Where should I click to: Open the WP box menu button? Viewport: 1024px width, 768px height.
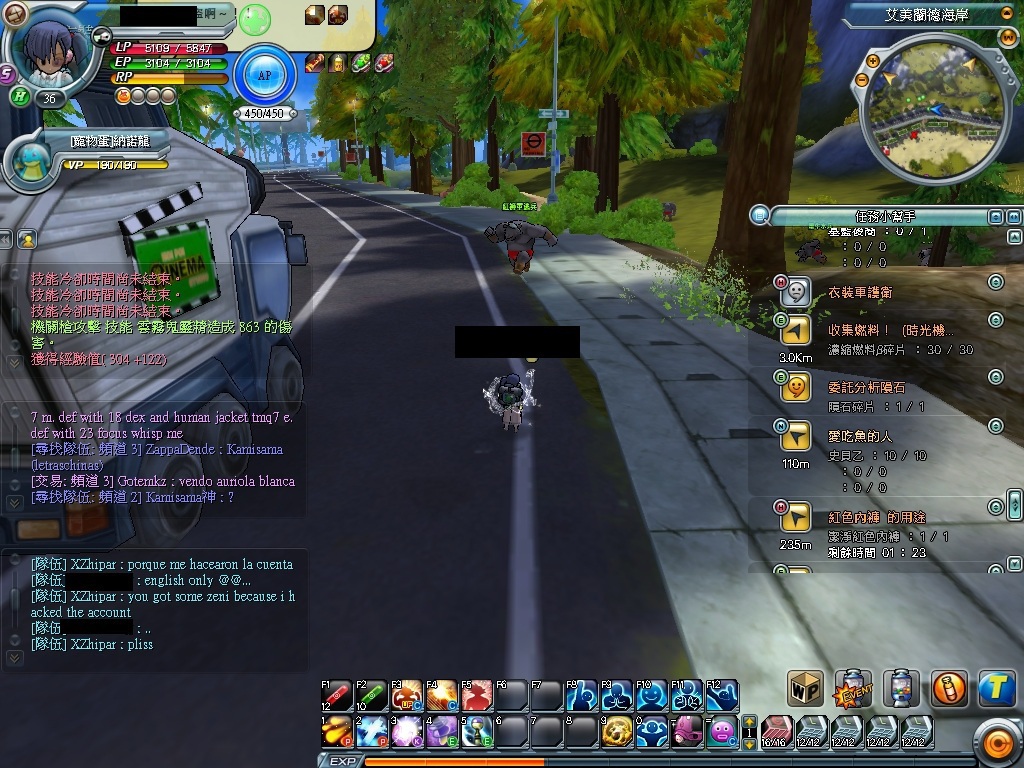[x=805, y=688]
